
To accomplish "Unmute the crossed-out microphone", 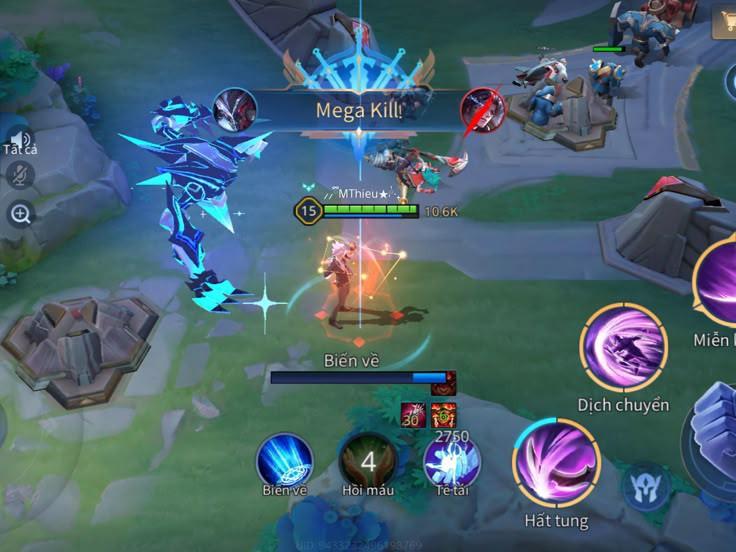I will [x=20, y=175].
